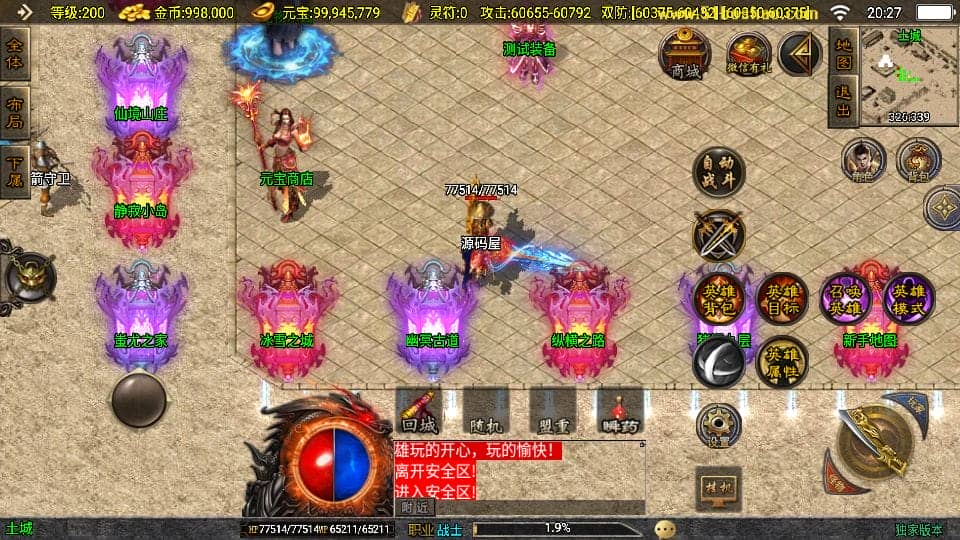Open the 英雄背包 hero bag

click(719, 297)
